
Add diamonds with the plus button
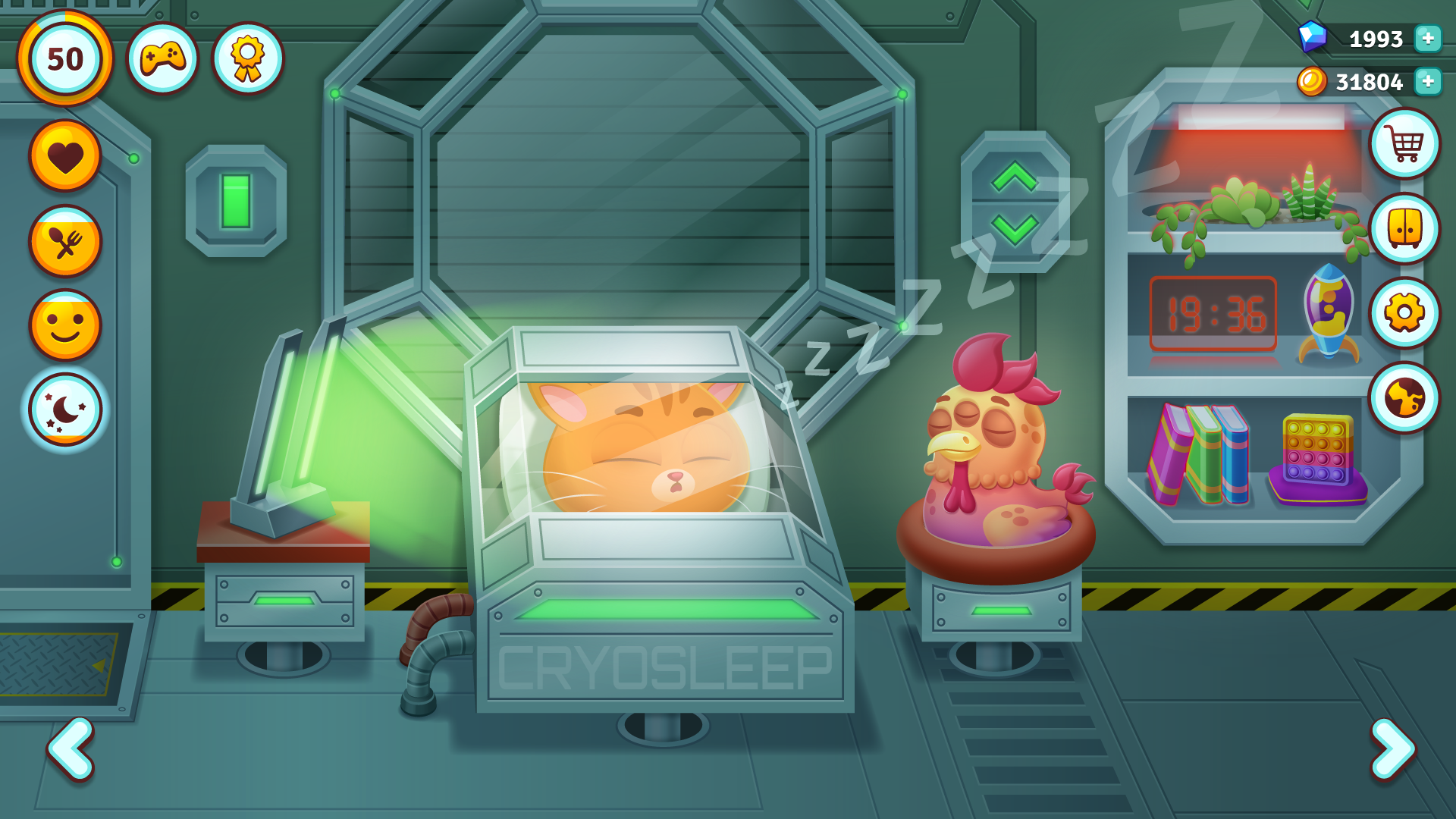pyautogui.click(x=1427, y=36)
